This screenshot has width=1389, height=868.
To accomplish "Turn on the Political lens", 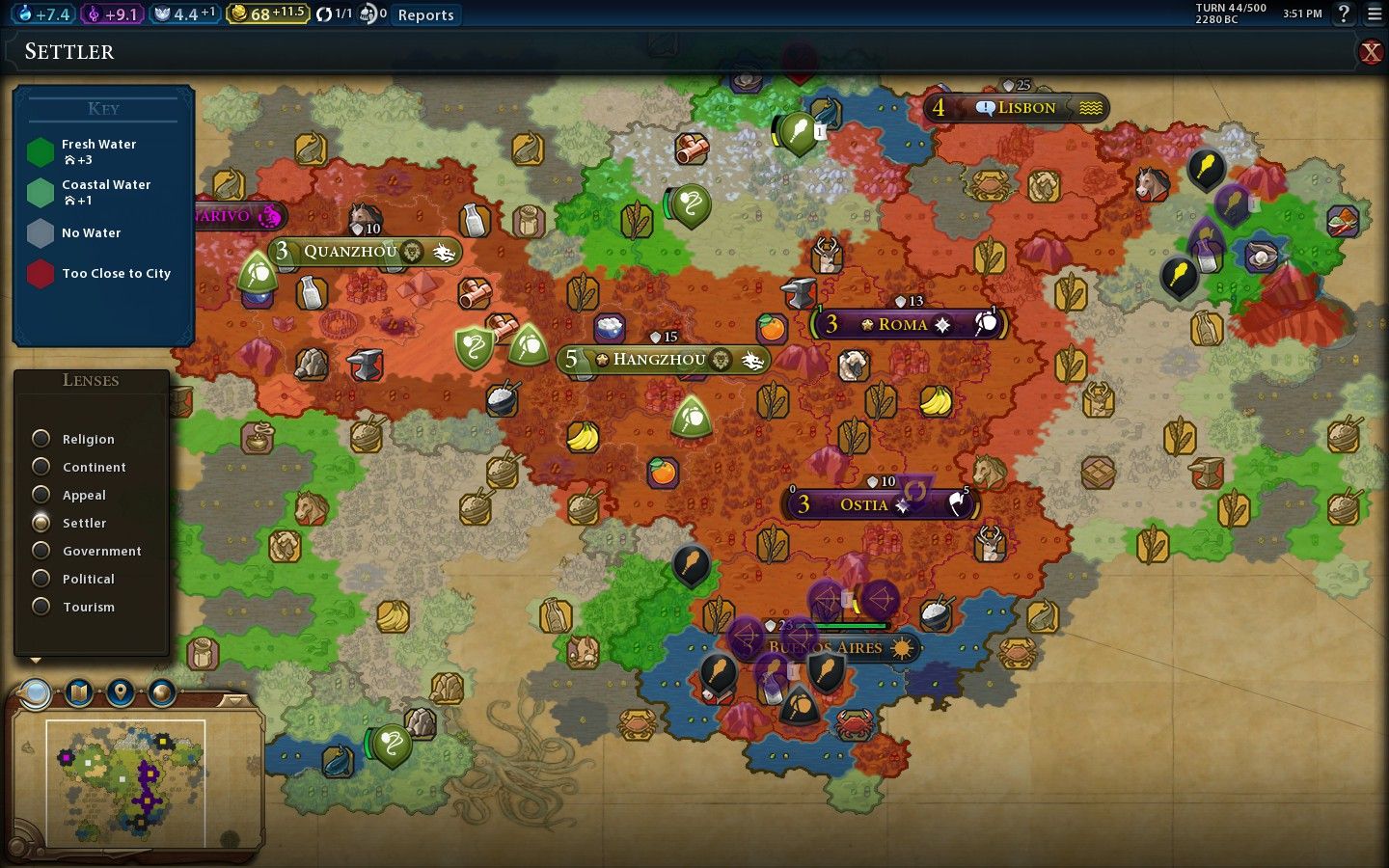I will [41, 579].
